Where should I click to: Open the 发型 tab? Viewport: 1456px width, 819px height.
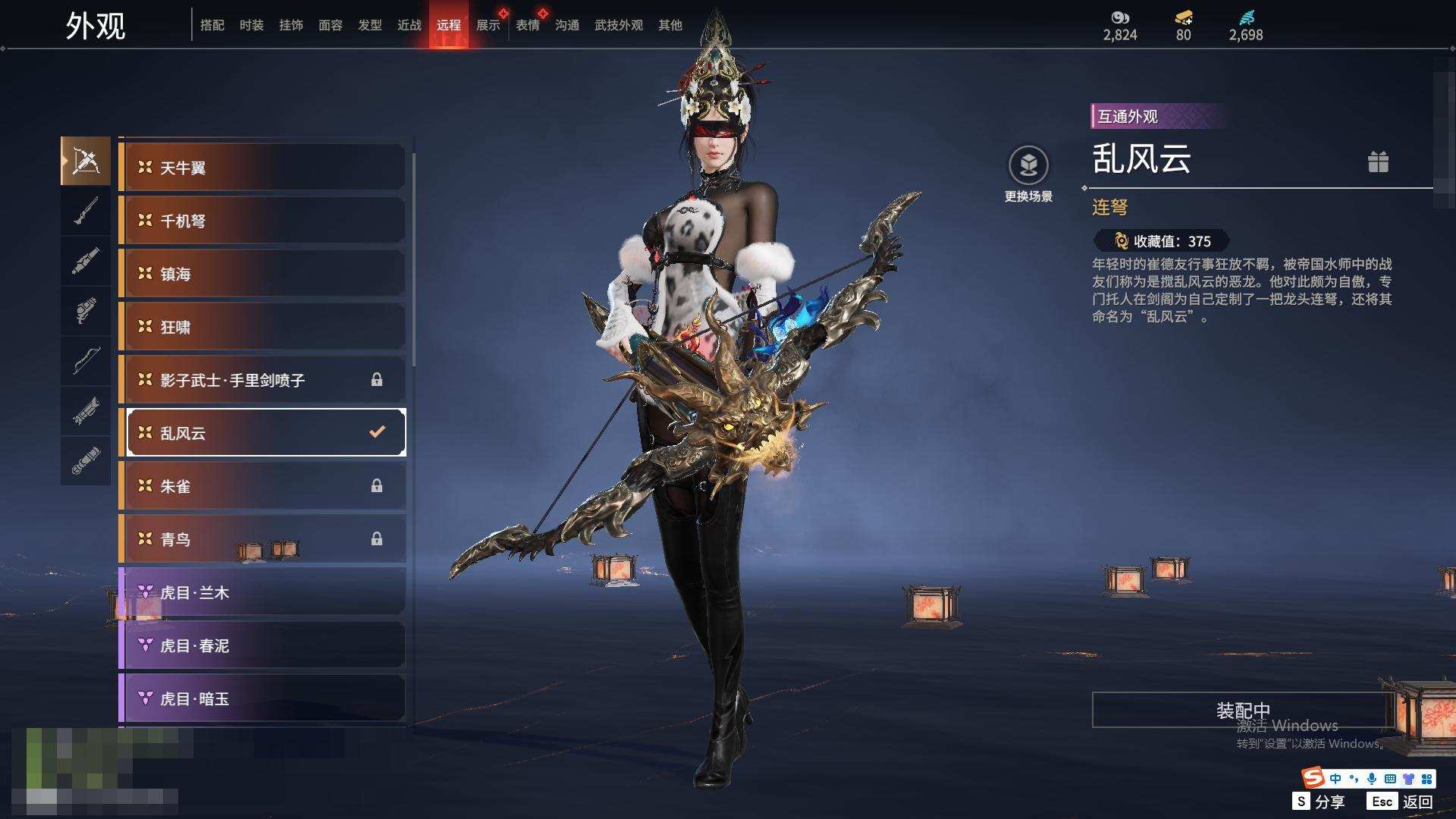[x=369, y=25]
